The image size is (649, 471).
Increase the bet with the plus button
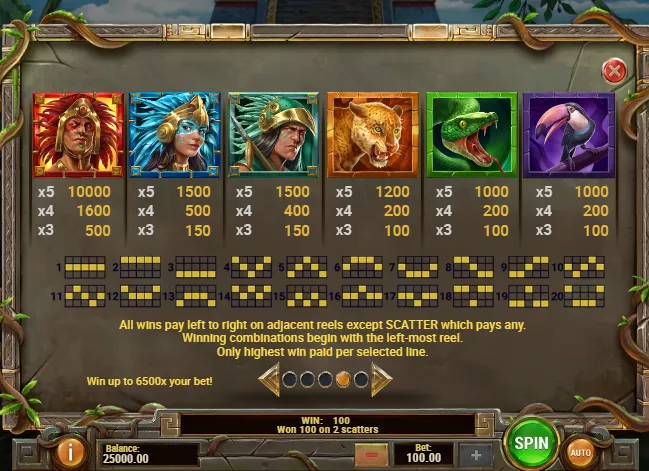(476, 454)
